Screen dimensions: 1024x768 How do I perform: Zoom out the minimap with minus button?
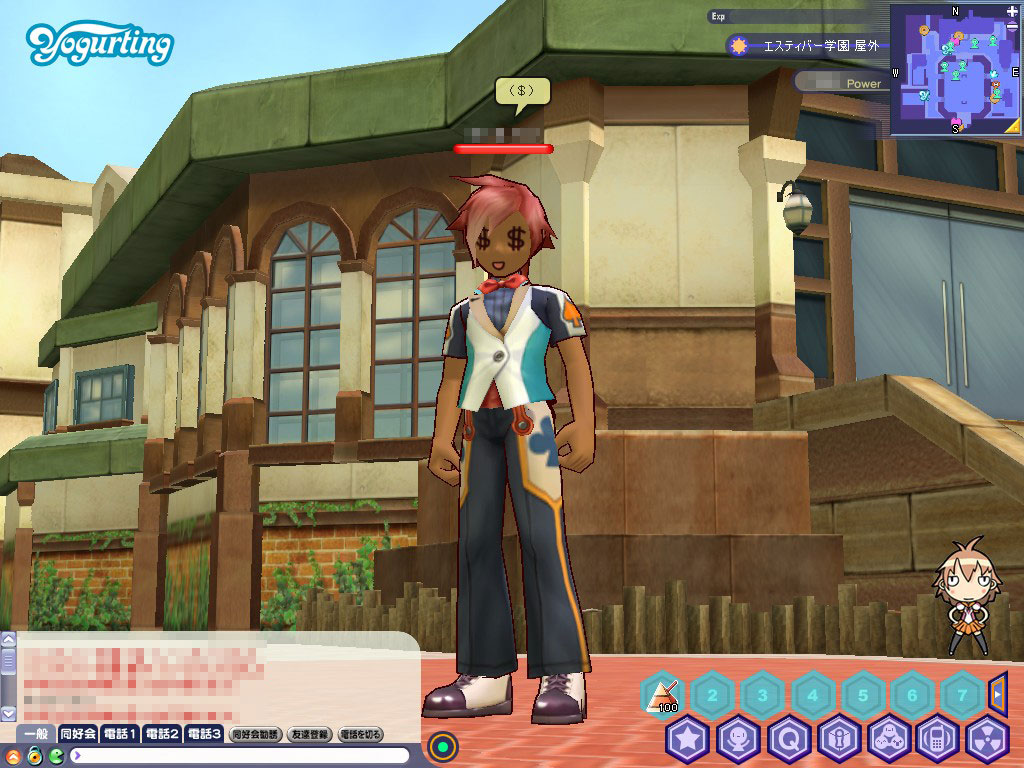[1012, 25]
